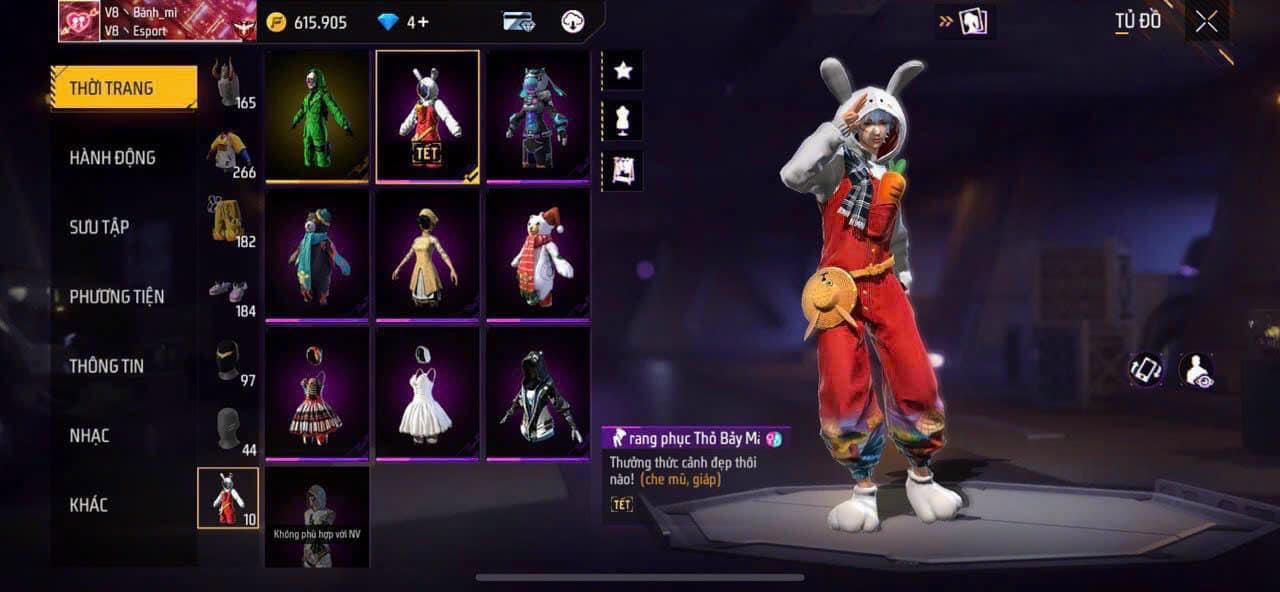This screenshot has height=592, width=1280.
Task: Pick the white dress outfit
Action: [427, 394]
